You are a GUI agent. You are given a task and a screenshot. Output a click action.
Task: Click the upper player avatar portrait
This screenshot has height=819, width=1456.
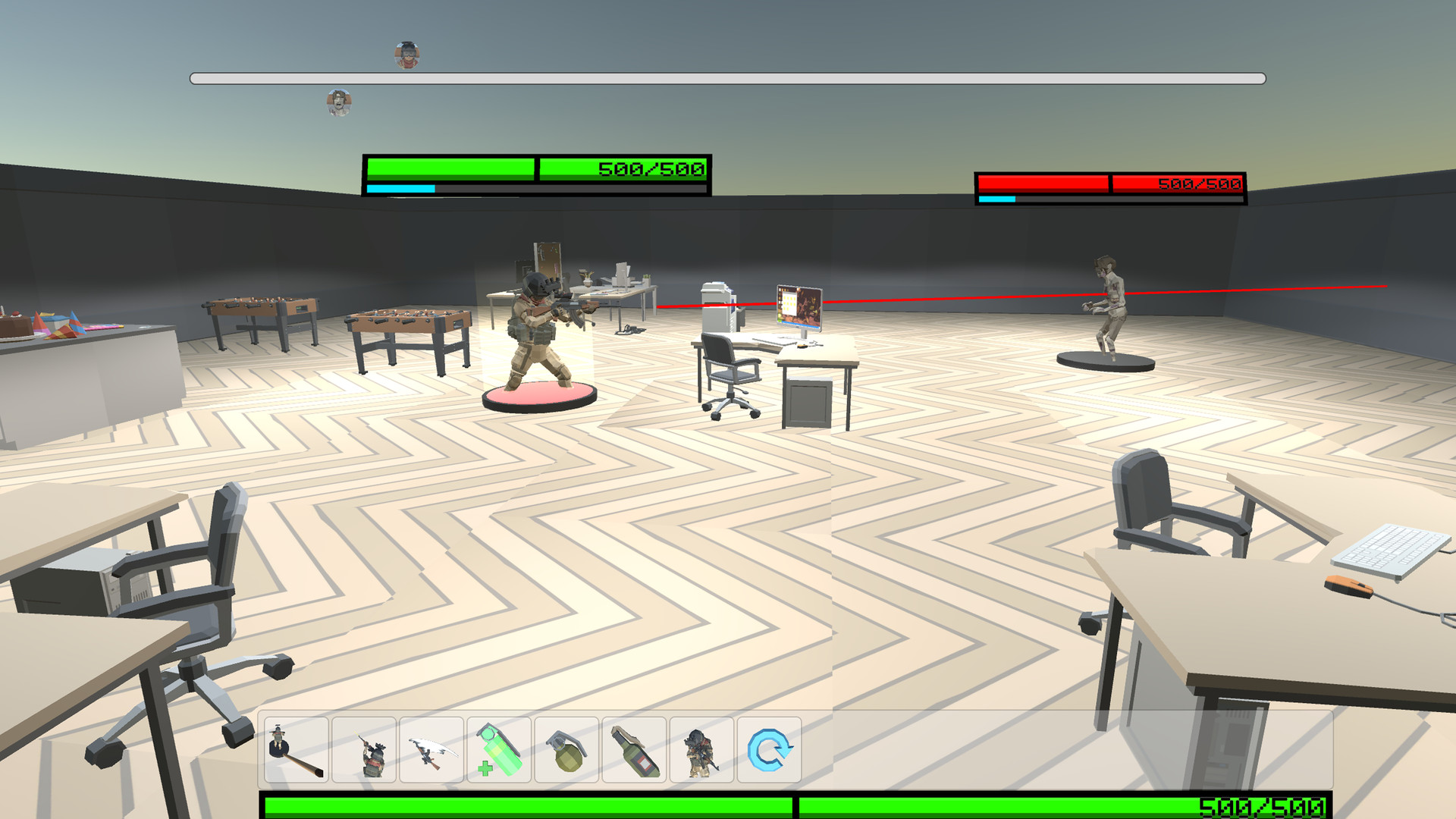click(406, 53)
